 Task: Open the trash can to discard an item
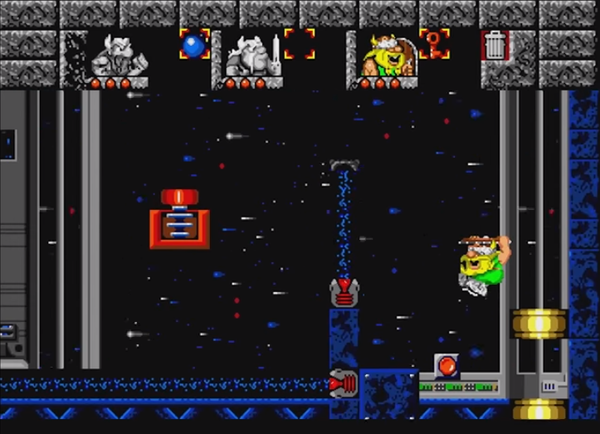click(494, 45)
